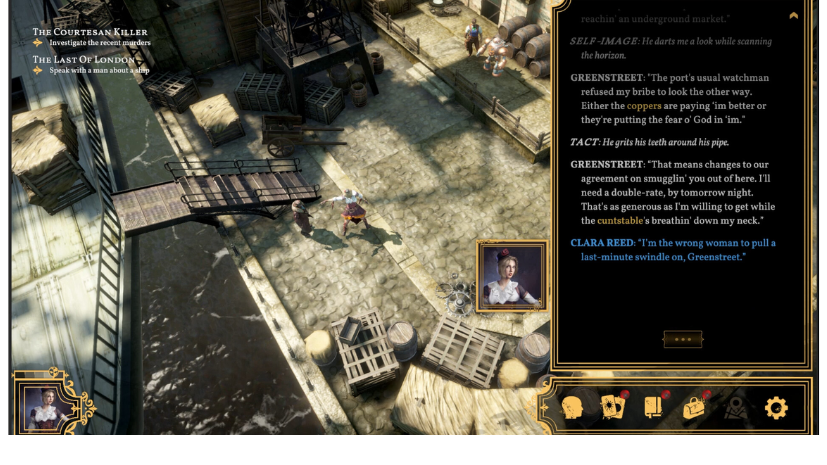Click the speaker portrait beside the dialogue panel

coord(512,275)
